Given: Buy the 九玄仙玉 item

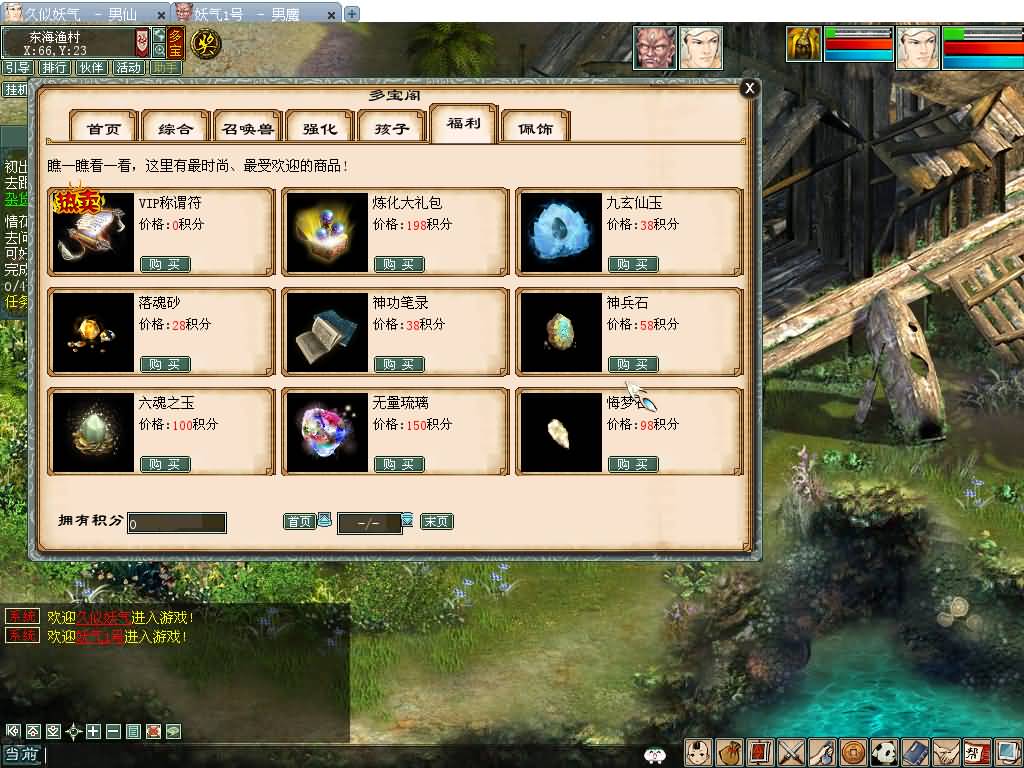Looking at the screenshot, I should [x=633, y=264].
